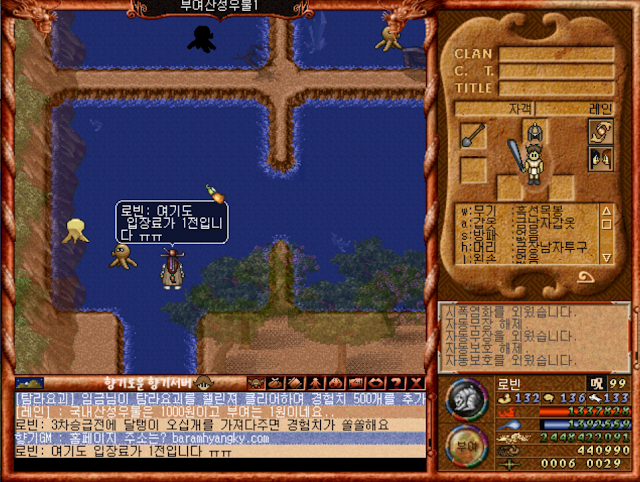This screenshot has height=482, width=640.
Task: Click the equipped helmet slot above character
Action: [x=536, y=130]
